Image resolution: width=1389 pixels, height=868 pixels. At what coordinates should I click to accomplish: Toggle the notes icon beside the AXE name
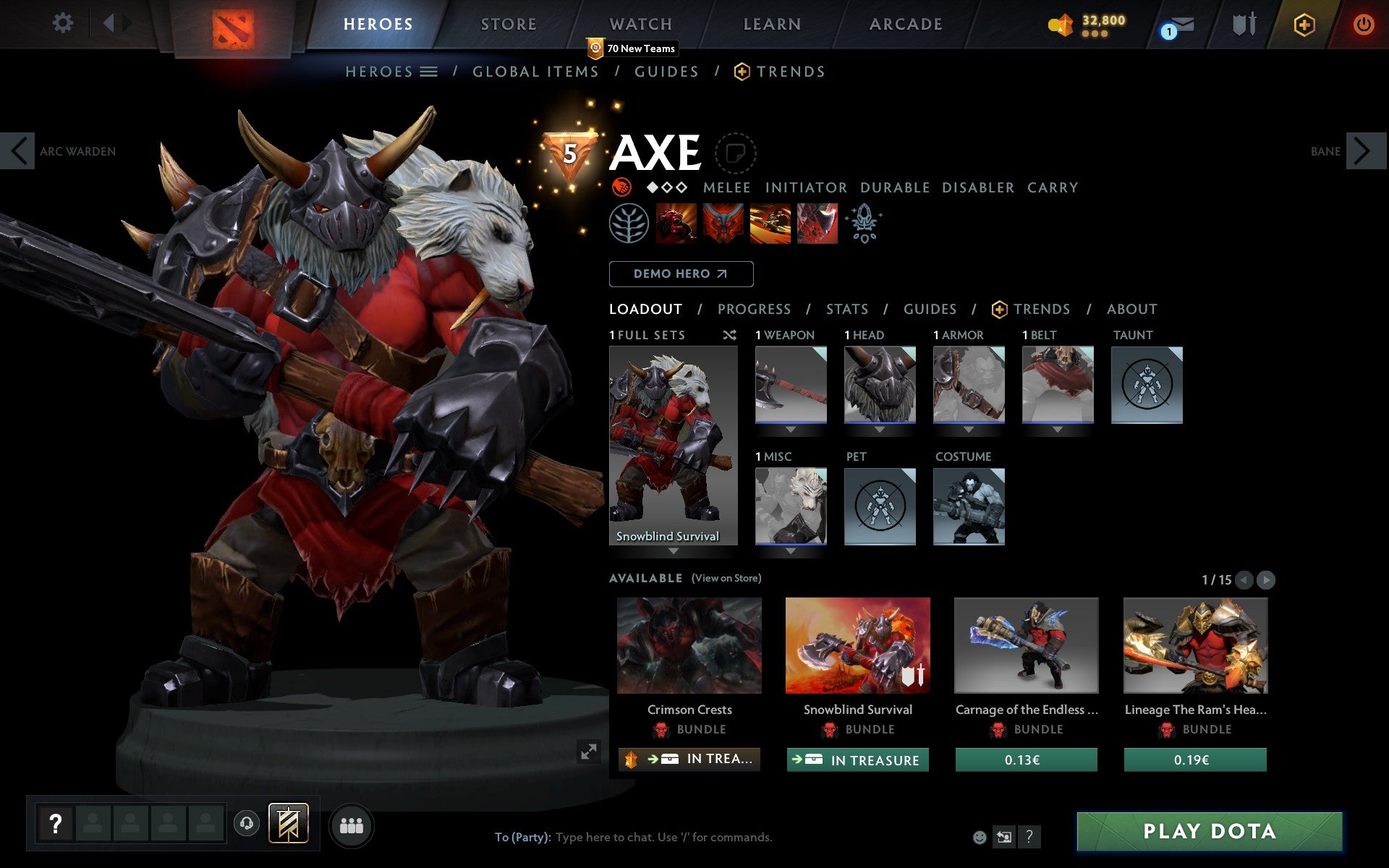(736, 153)
